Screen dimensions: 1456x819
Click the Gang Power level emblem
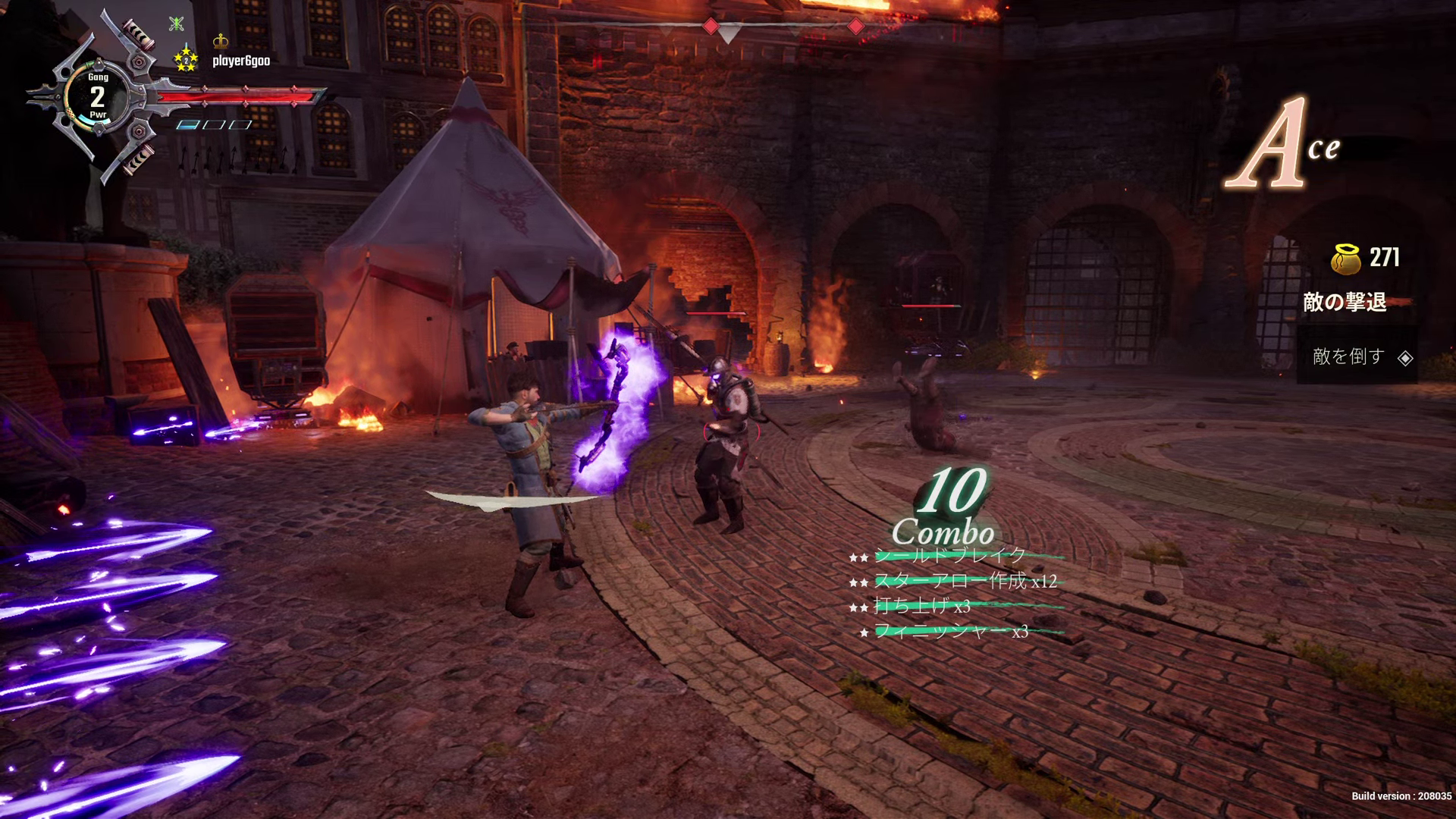98,96
